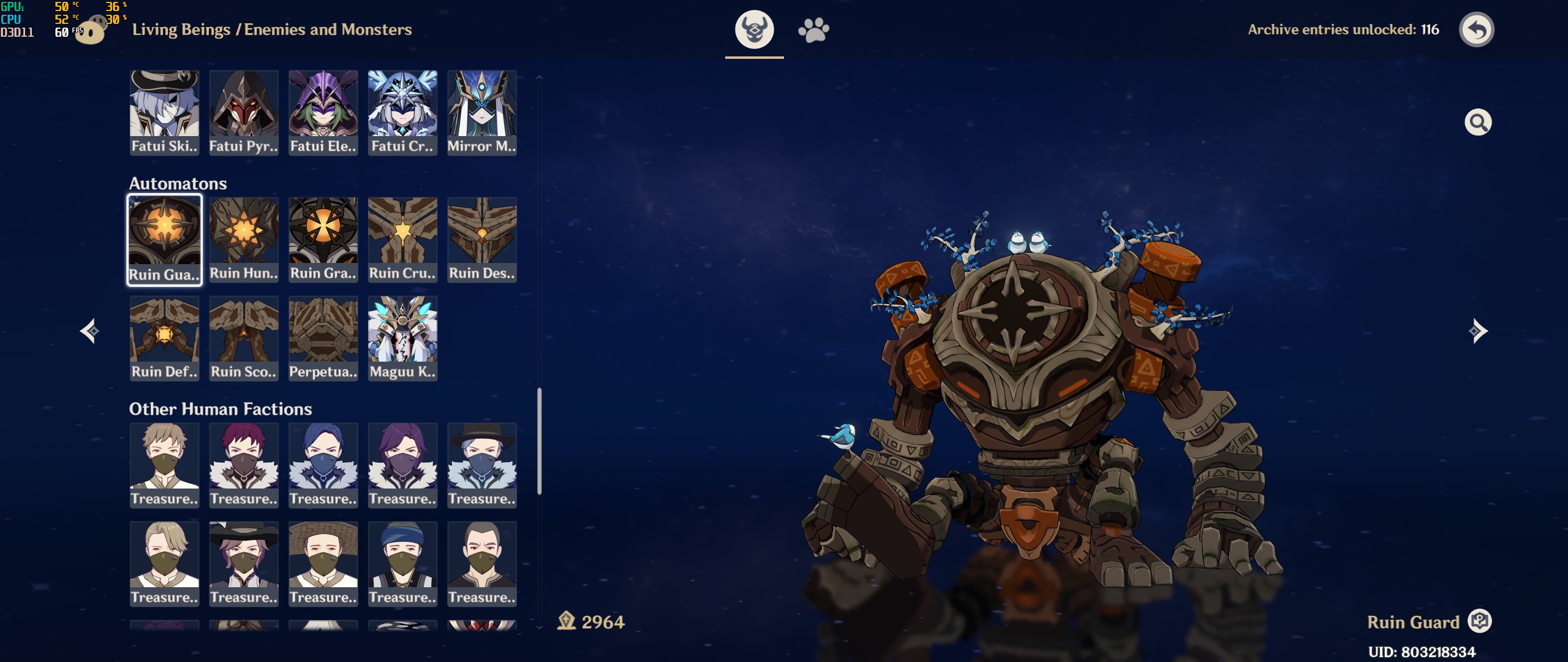View the Fatui Skirmisher entry
1568x662 pixels.
tap(164, 112)
